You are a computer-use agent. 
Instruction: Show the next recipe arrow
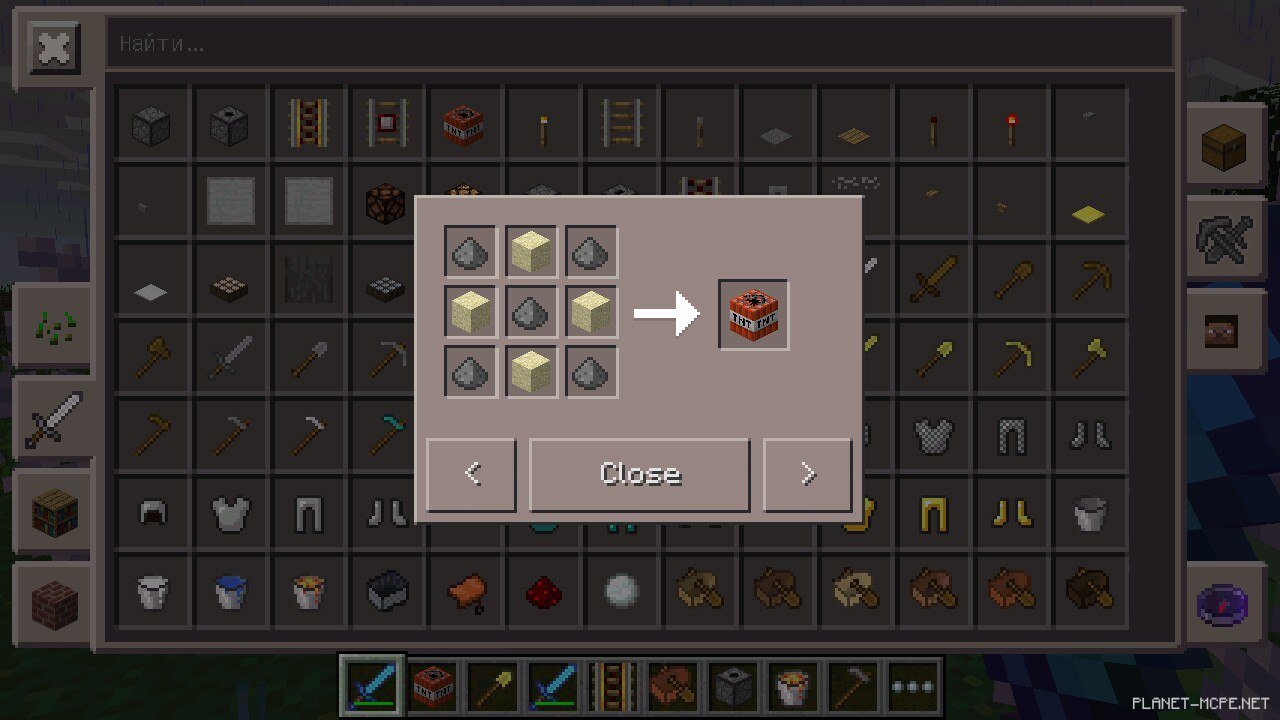(x=808, y=474)
